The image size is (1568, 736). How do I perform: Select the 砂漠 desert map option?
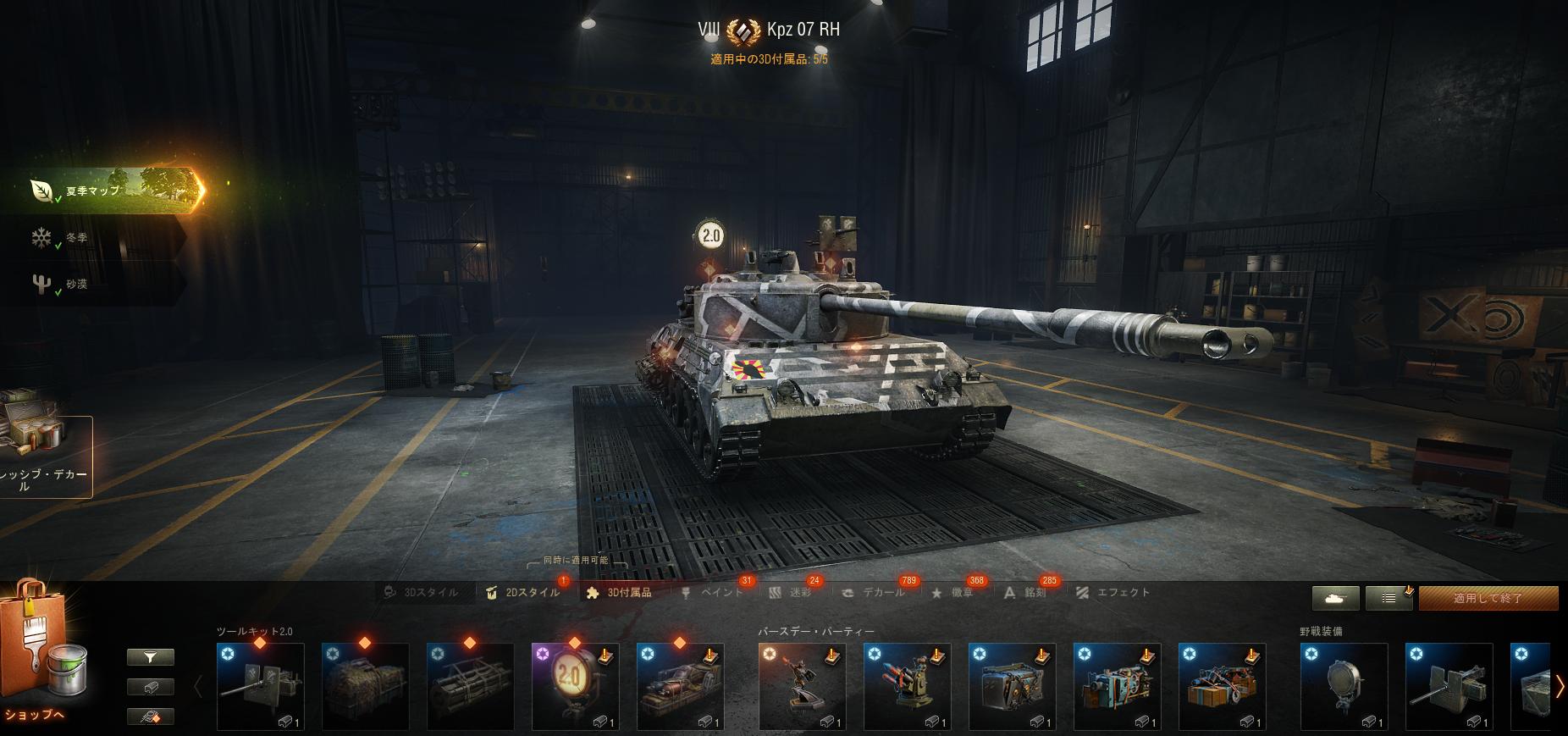[76, 285]
